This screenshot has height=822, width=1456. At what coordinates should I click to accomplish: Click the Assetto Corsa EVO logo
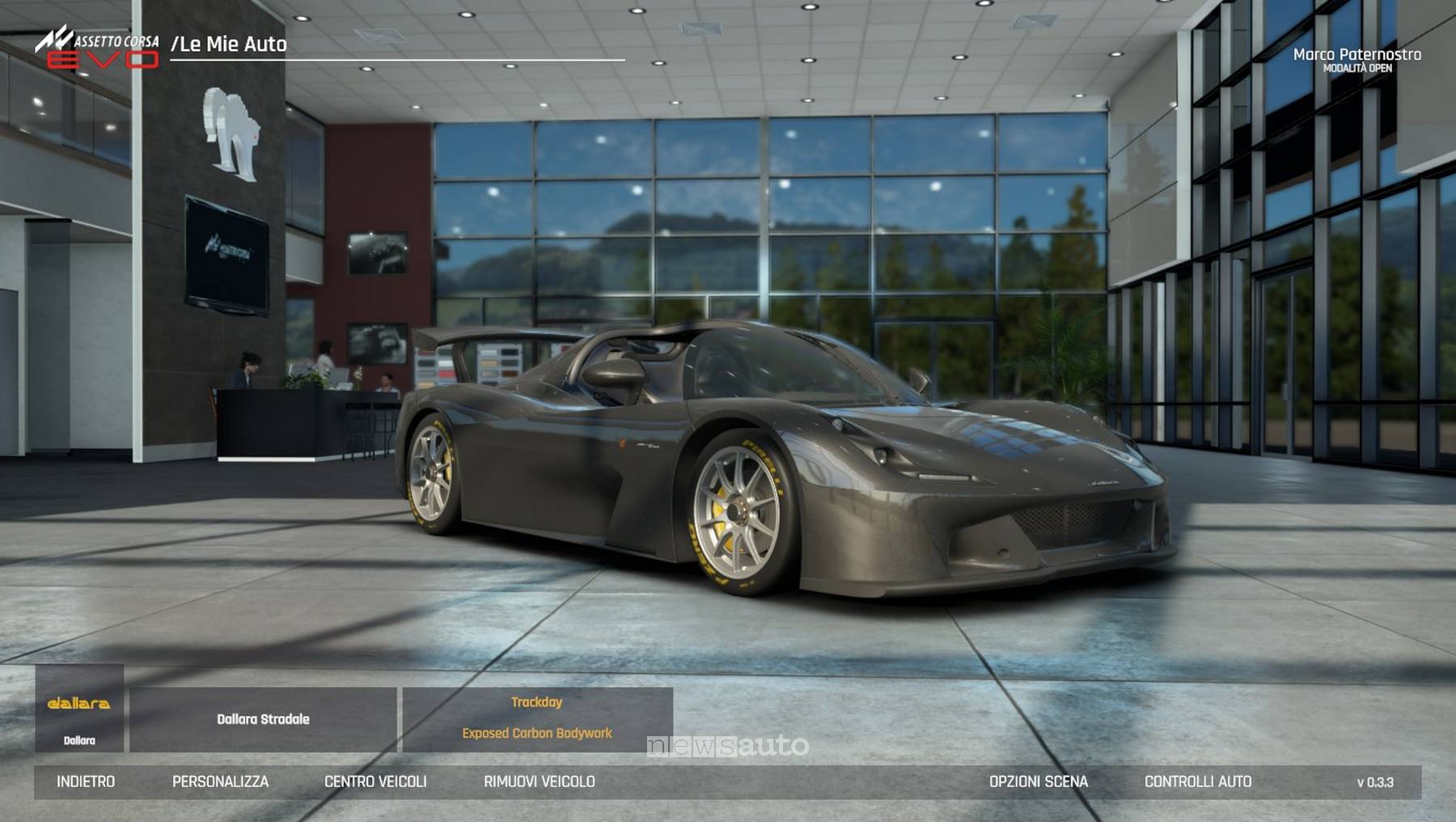pos(98,49)
